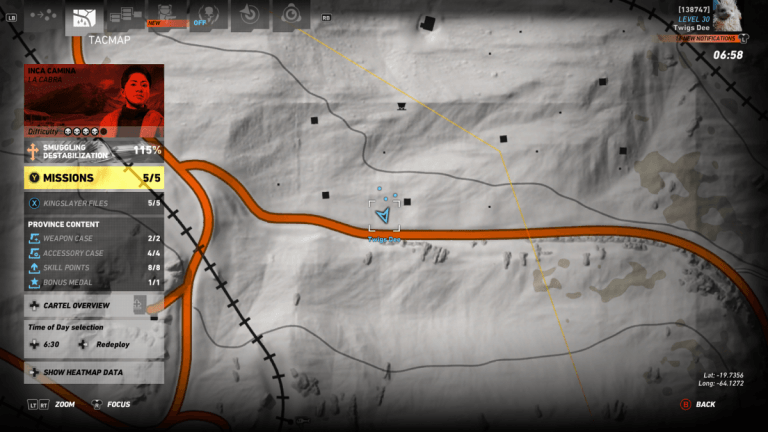Open the Kingslayer Files entry
This screenshot has width=768, height=432.
coord(94,203)
